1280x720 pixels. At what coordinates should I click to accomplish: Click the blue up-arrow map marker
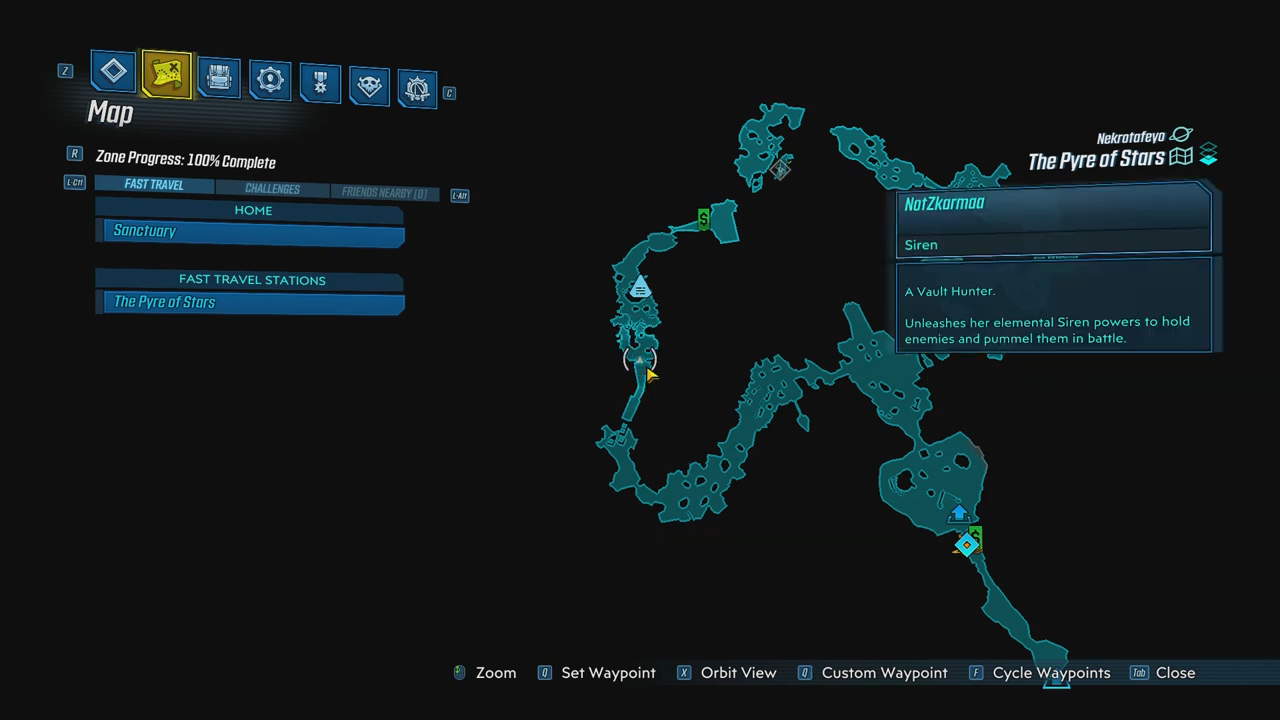point(959,513)
